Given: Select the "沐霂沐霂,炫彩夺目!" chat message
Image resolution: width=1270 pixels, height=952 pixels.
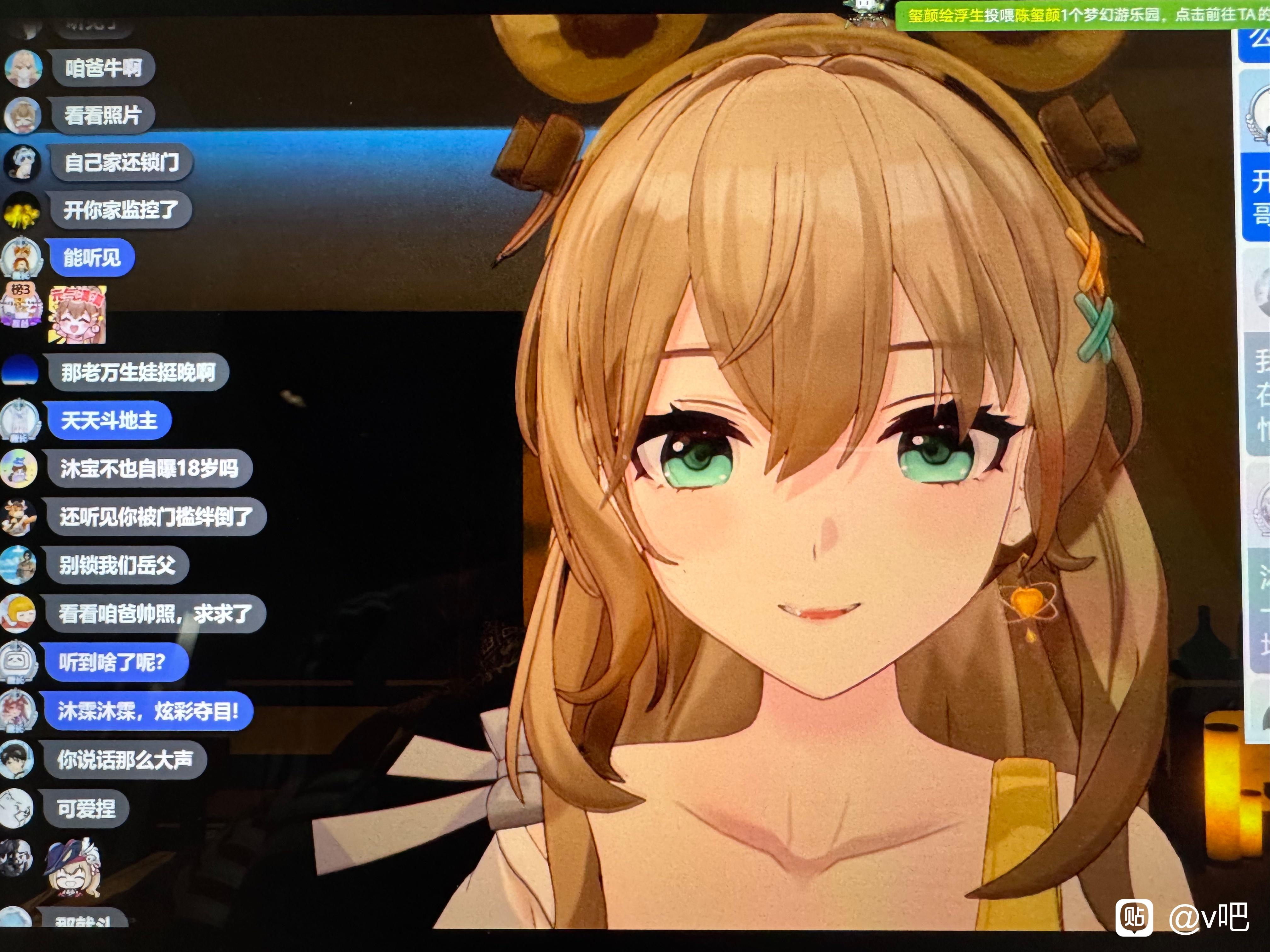Looking at the screenshot, I should click(148, 711).
